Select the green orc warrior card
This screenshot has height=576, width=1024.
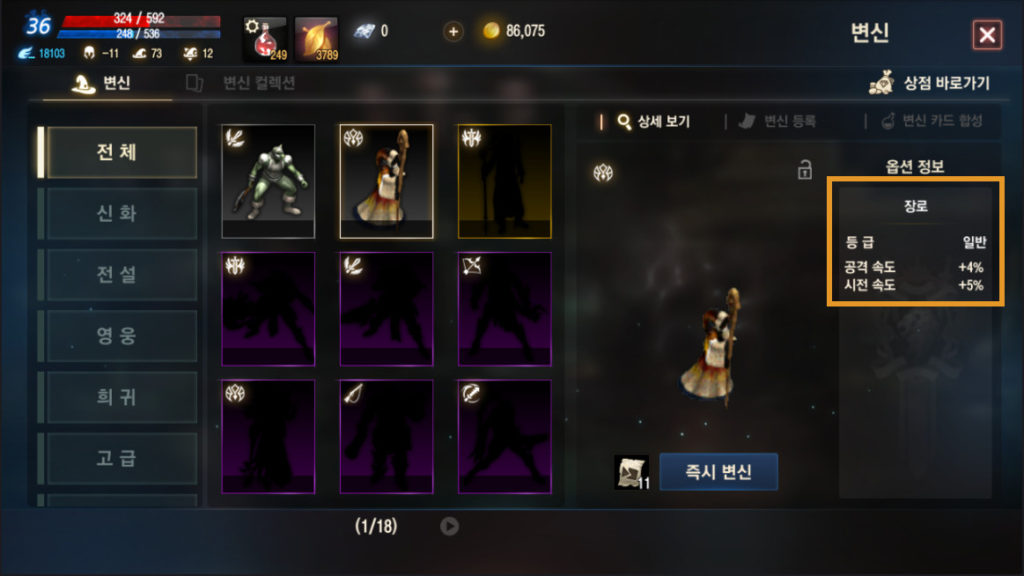[x=268, y=180]
